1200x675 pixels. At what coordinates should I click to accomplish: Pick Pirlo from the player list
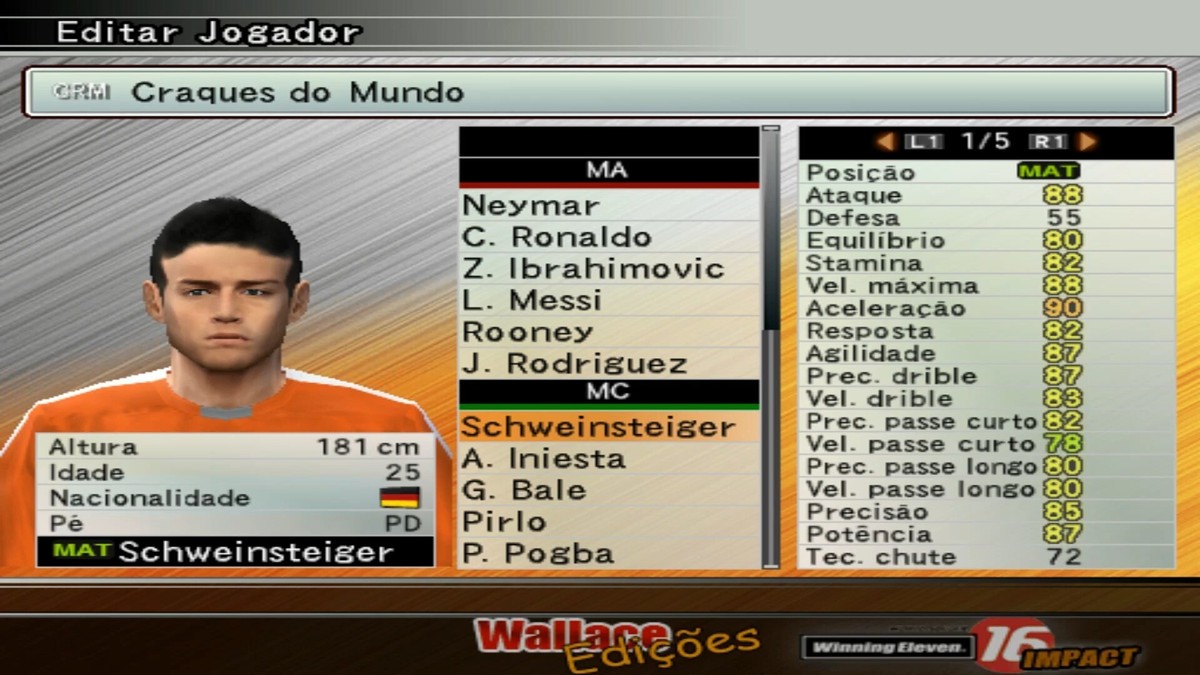[x=608, y=522]
